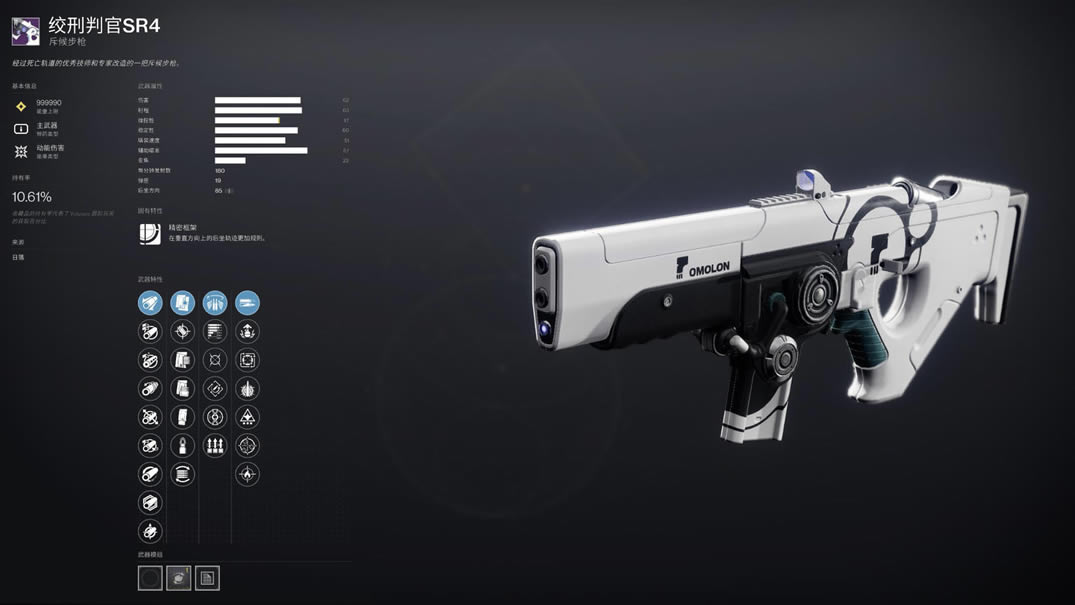
Task: Choose the single bullet magazine perk
Action: tap(182, 446)
